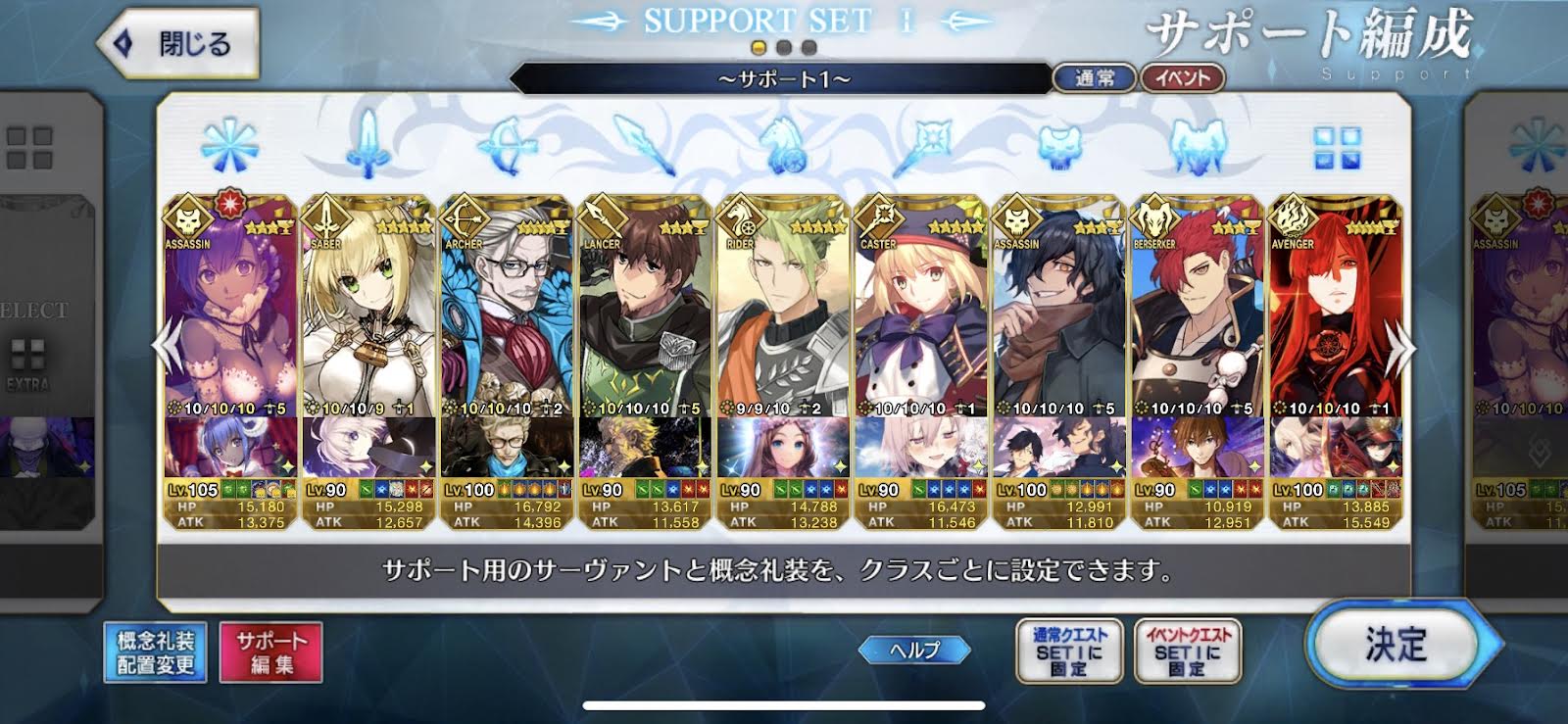Close the support setup screen with 閉じる
1568x724 pixels.
179,44
